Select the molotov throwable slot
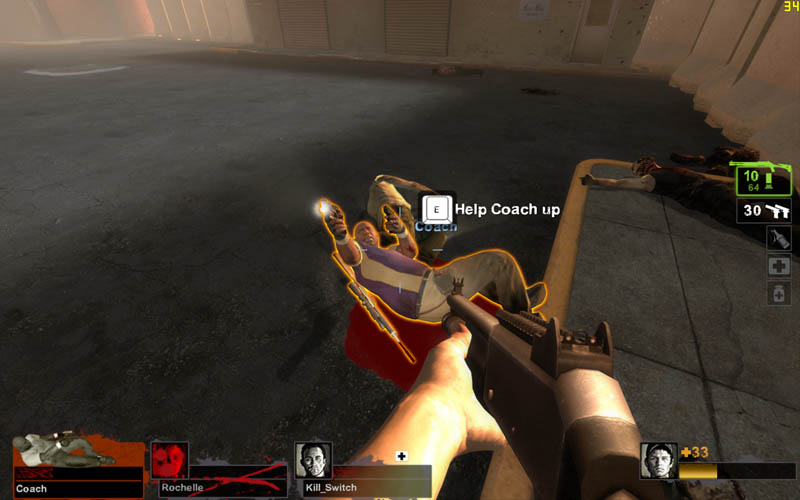800x500 pixels. tap(779, 239)
